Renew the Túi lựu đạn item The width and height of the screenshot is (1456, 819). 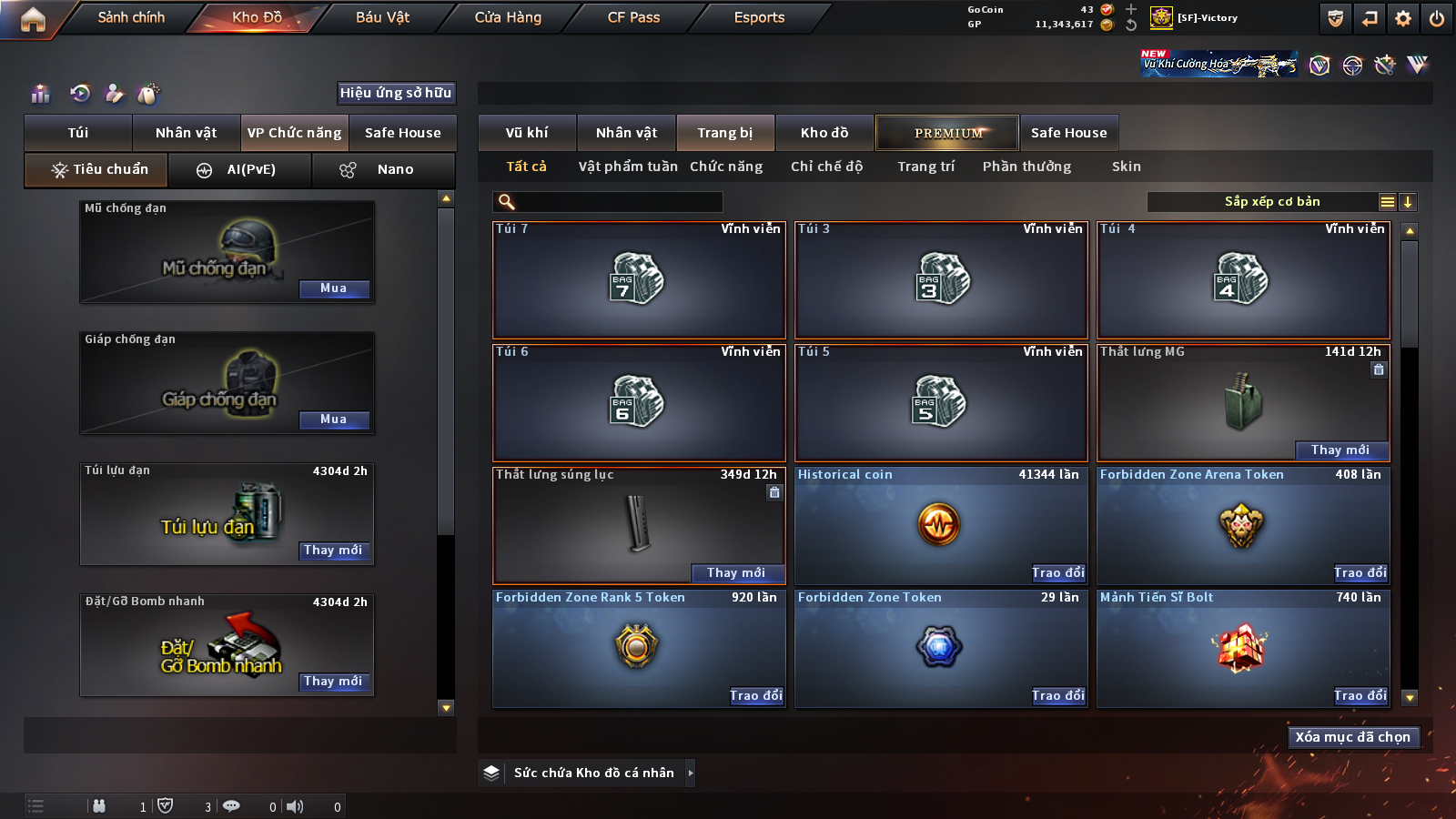334,551
